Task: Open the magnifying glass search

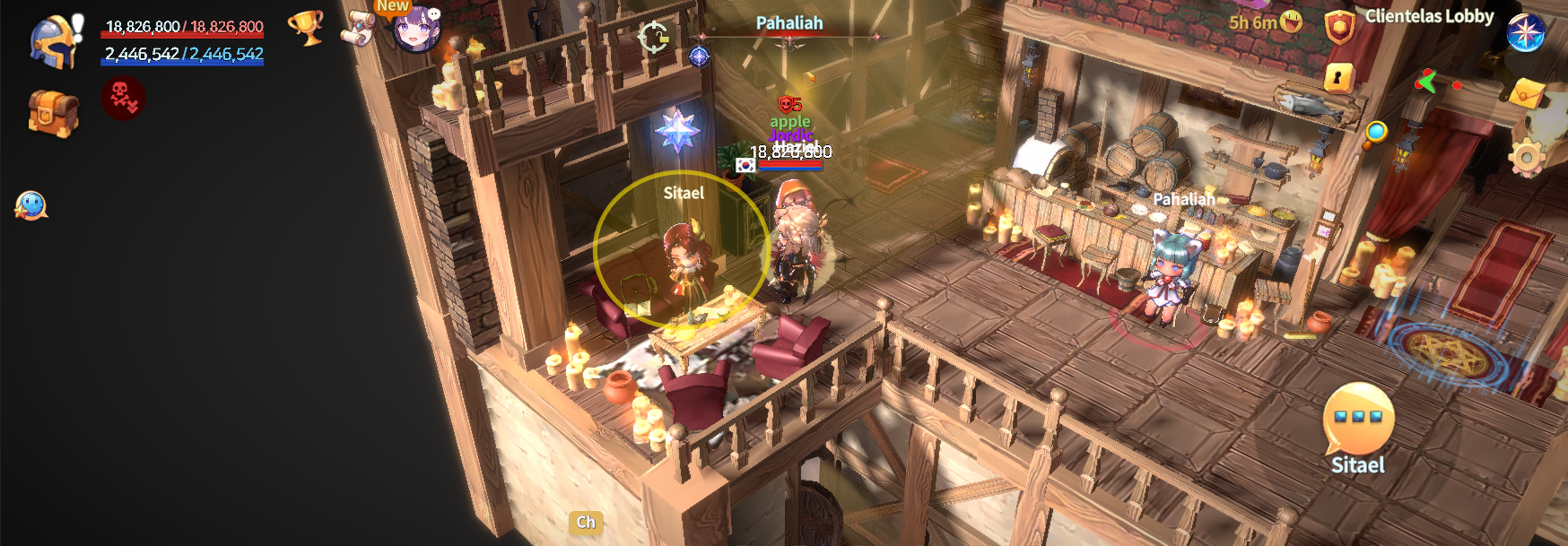Action: [x=1374, y=134]
